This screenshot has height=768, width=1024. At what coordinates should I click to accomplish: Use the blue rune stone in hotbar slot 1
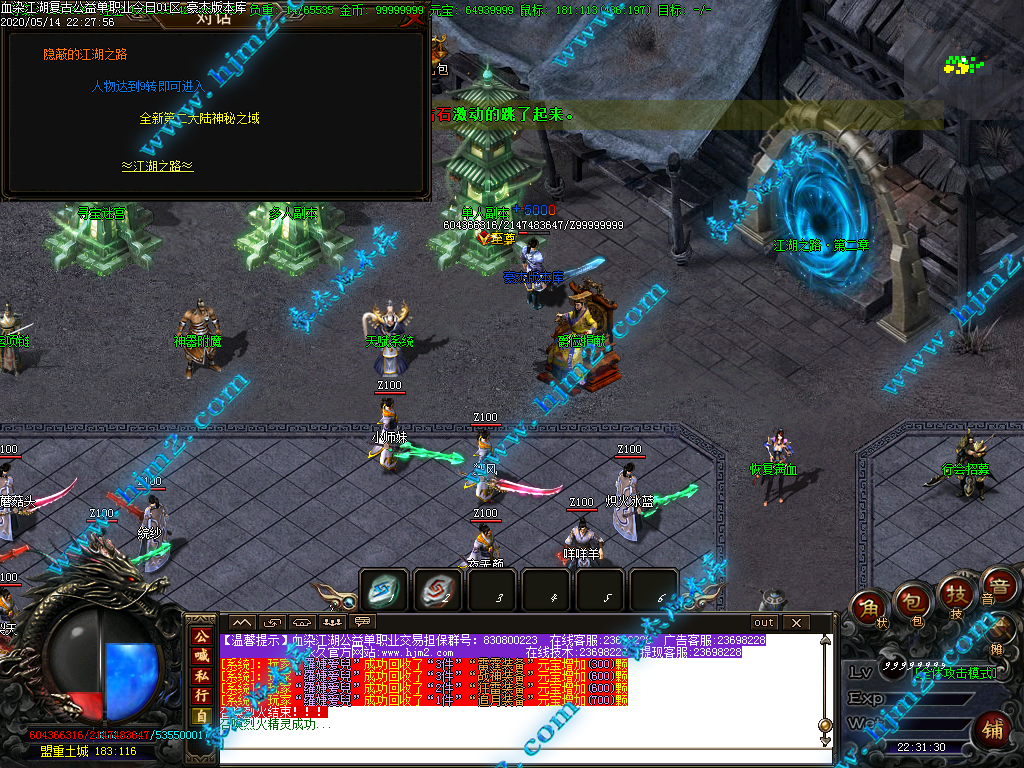pos(384,591)
